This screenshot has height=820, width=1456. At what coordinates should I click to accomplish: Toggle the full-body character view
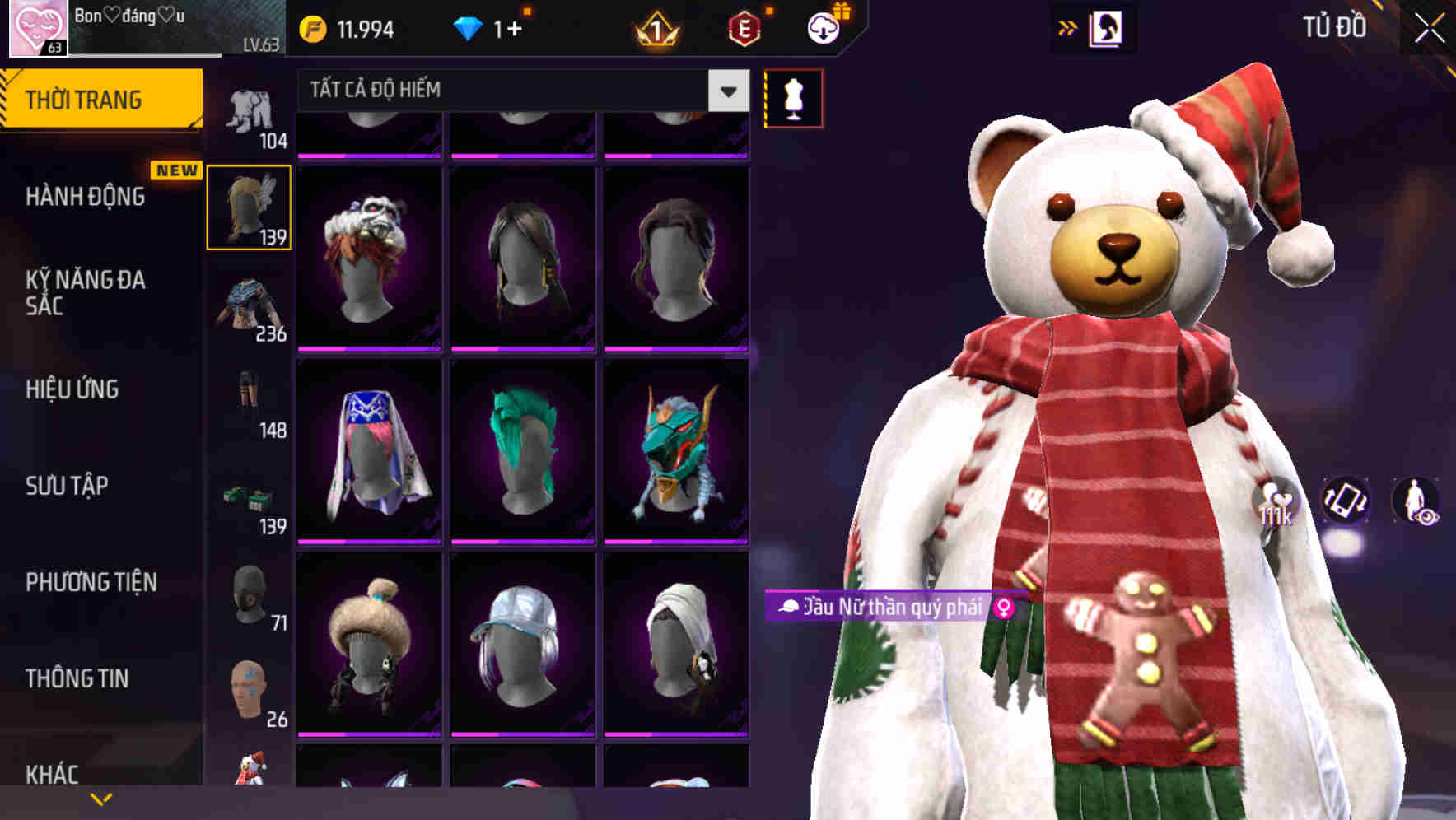tap(1419, 501)
